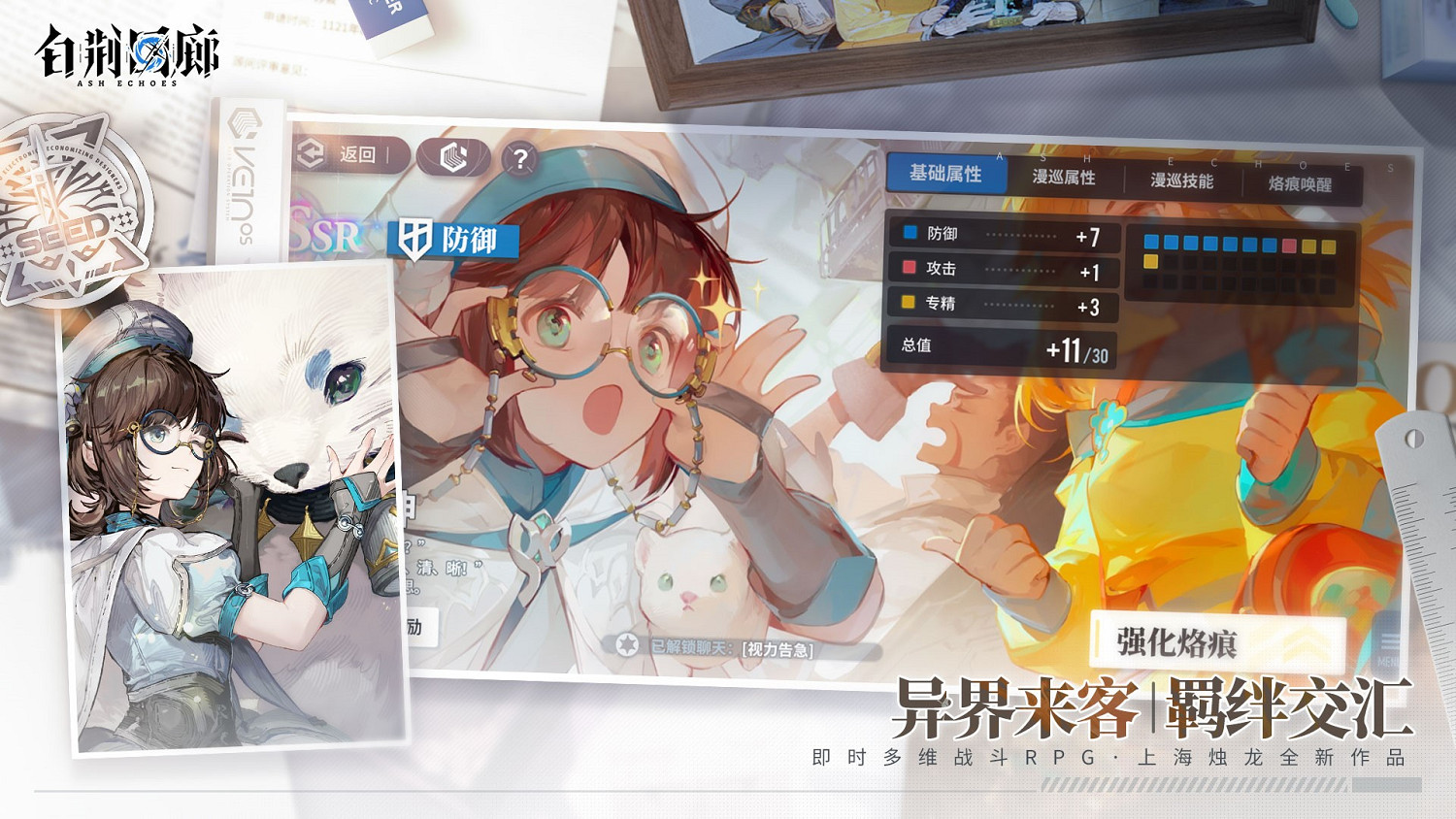The width and height of the screenshot is (1456, 819).
Task: Click the question mark help icon
Action: (518, 157)
